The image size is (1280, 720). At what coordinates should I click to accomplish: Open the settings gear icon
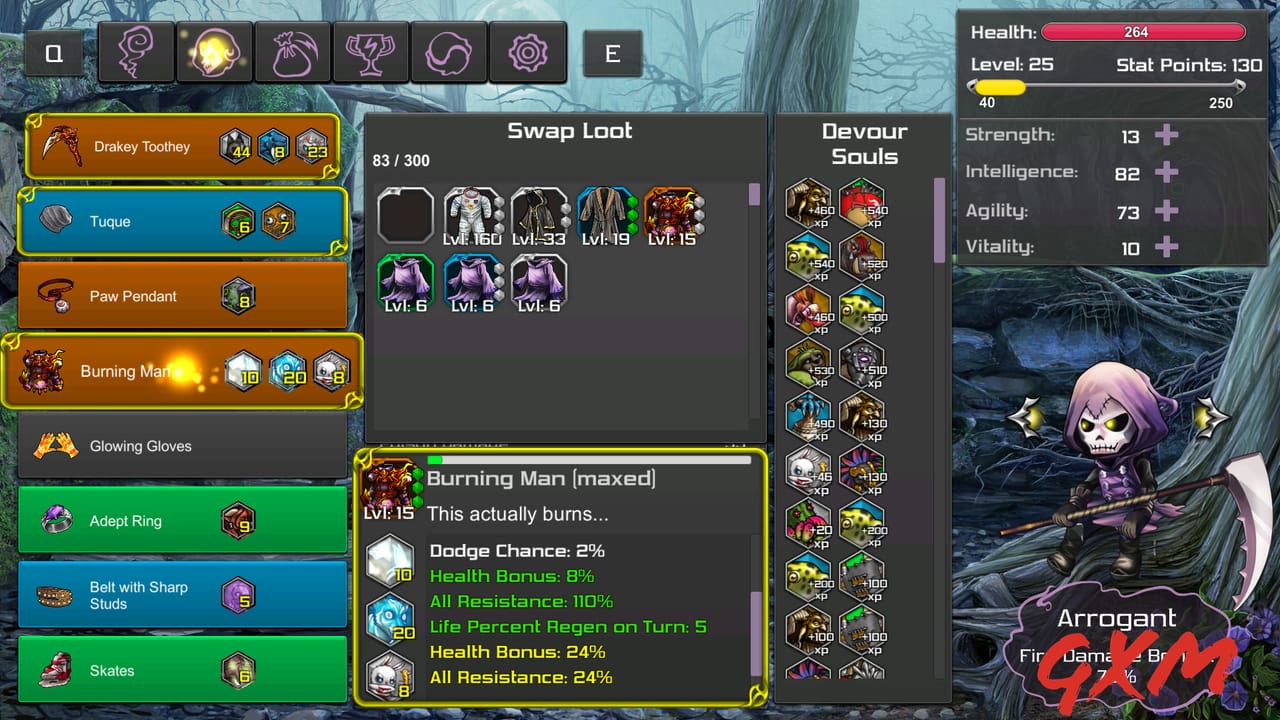[528, 51]
